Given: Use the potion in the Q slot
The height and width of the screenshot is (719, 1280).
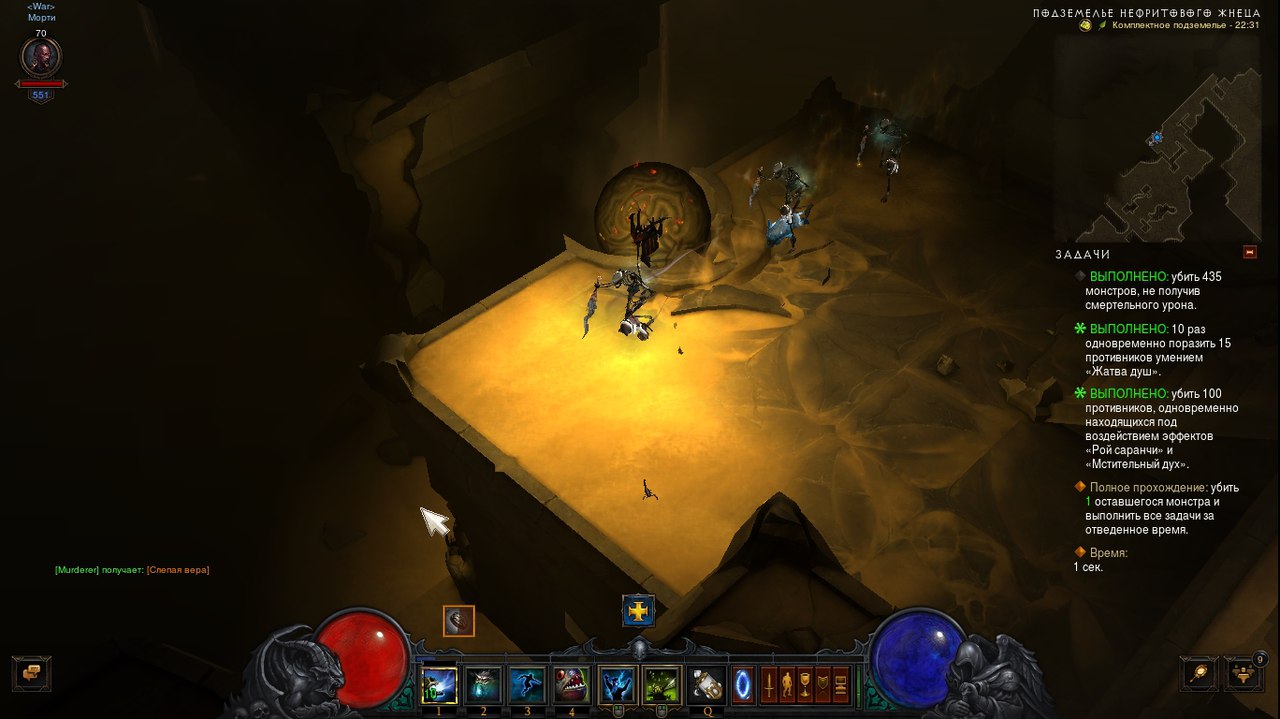Looking at the screenshot, I should (x=707, y=685).
